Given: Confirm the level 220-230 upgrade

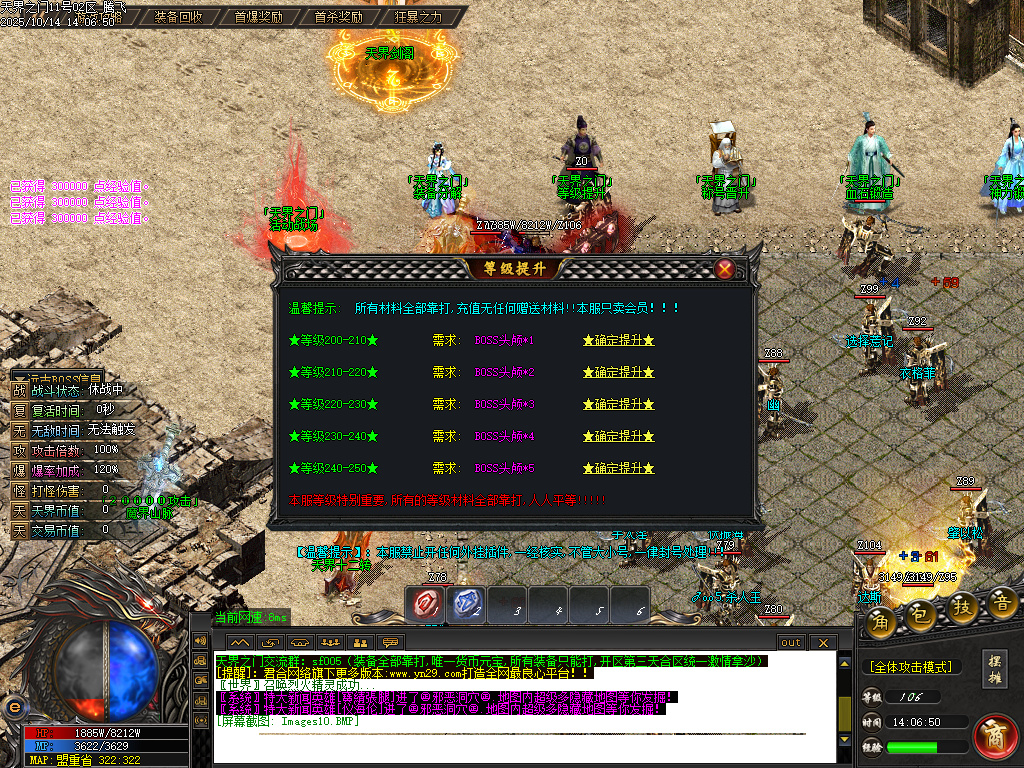Looking at the screenshot, I should (618, 405).
